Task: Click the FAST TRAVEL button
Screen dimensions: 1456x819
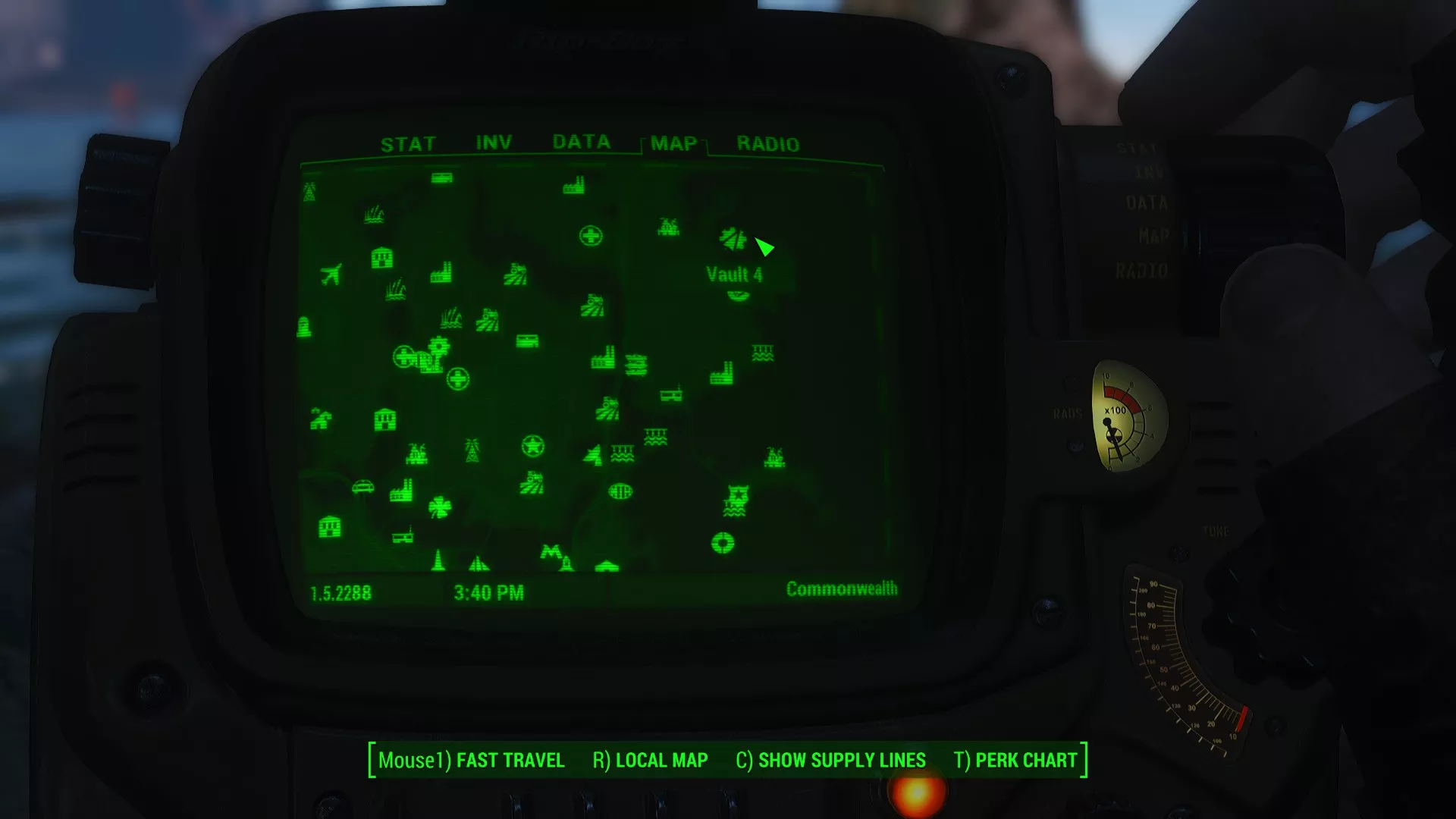Action: pyautogui.click(x=471, y=760)
